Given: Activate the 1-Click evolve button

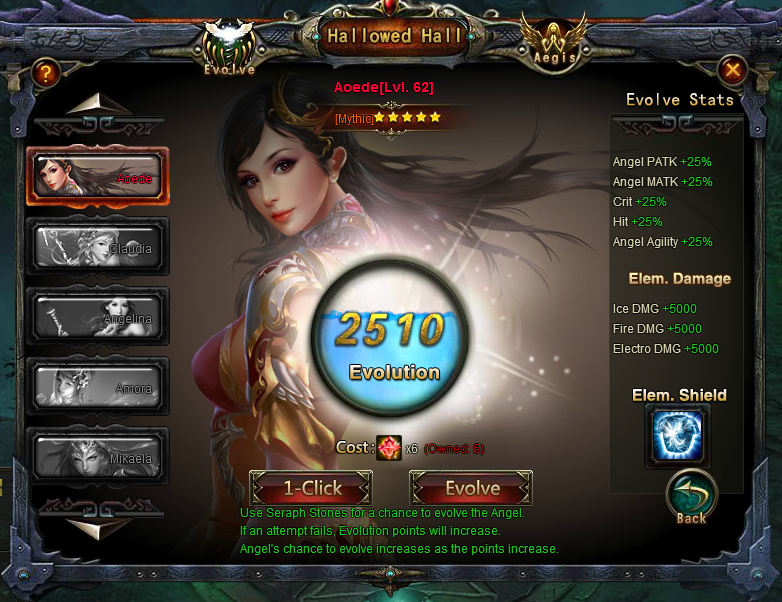Looking at the screenshot, I should tap(311, 488).
